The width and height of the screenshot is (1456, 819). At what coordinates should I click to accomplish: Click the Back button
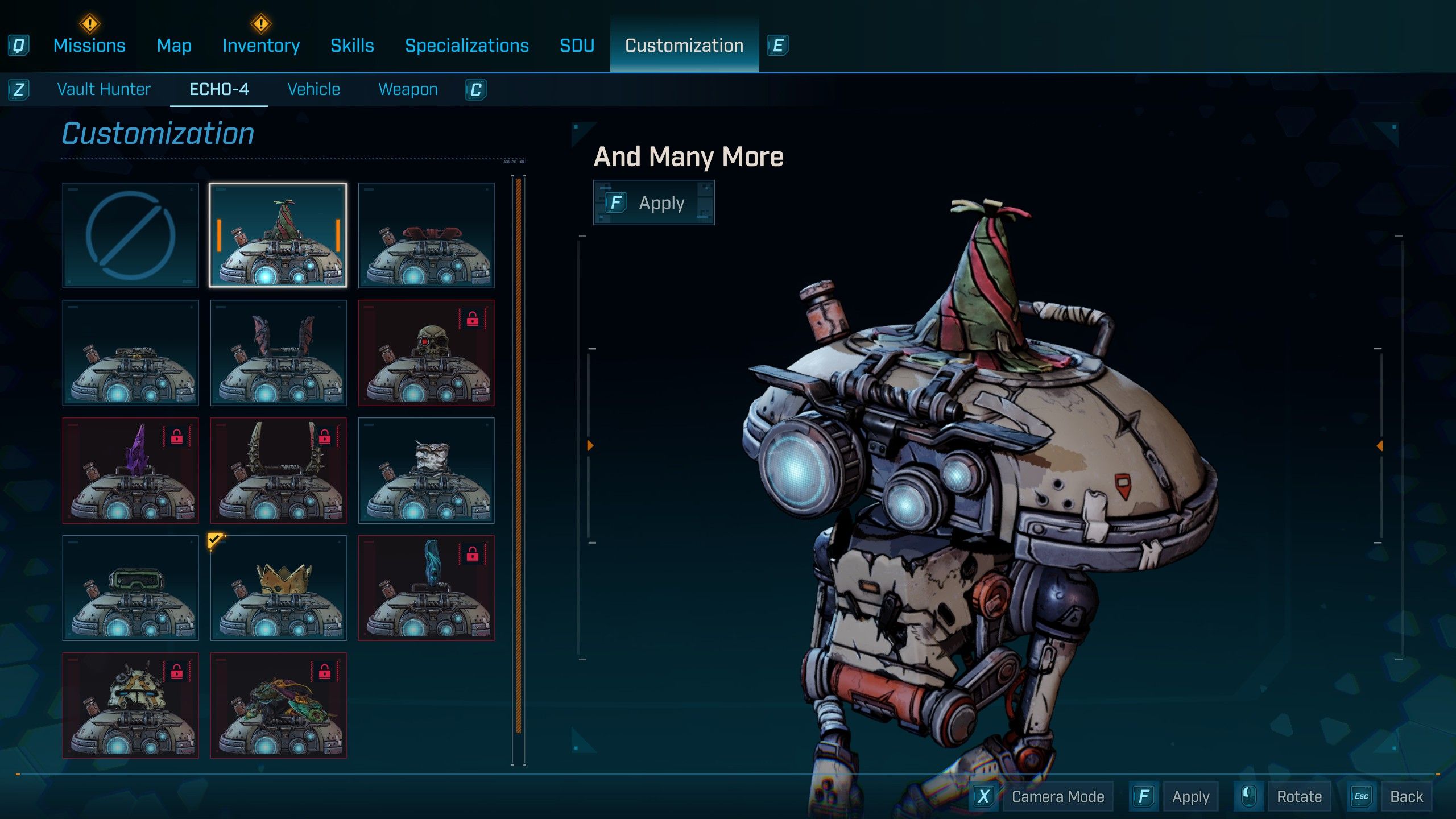tap(1406, 797)
